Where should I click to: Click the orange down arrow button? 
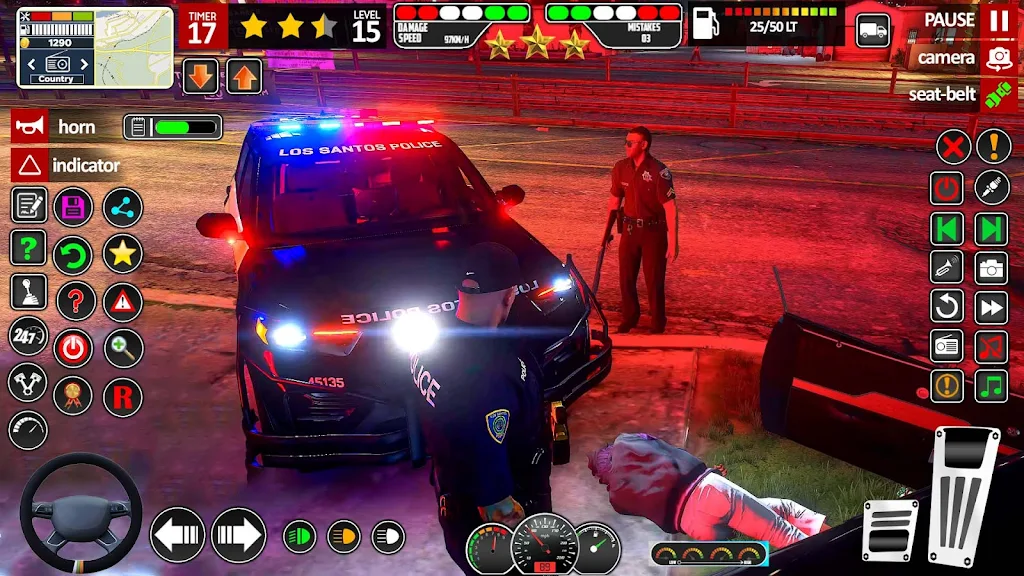click(201, 76)
